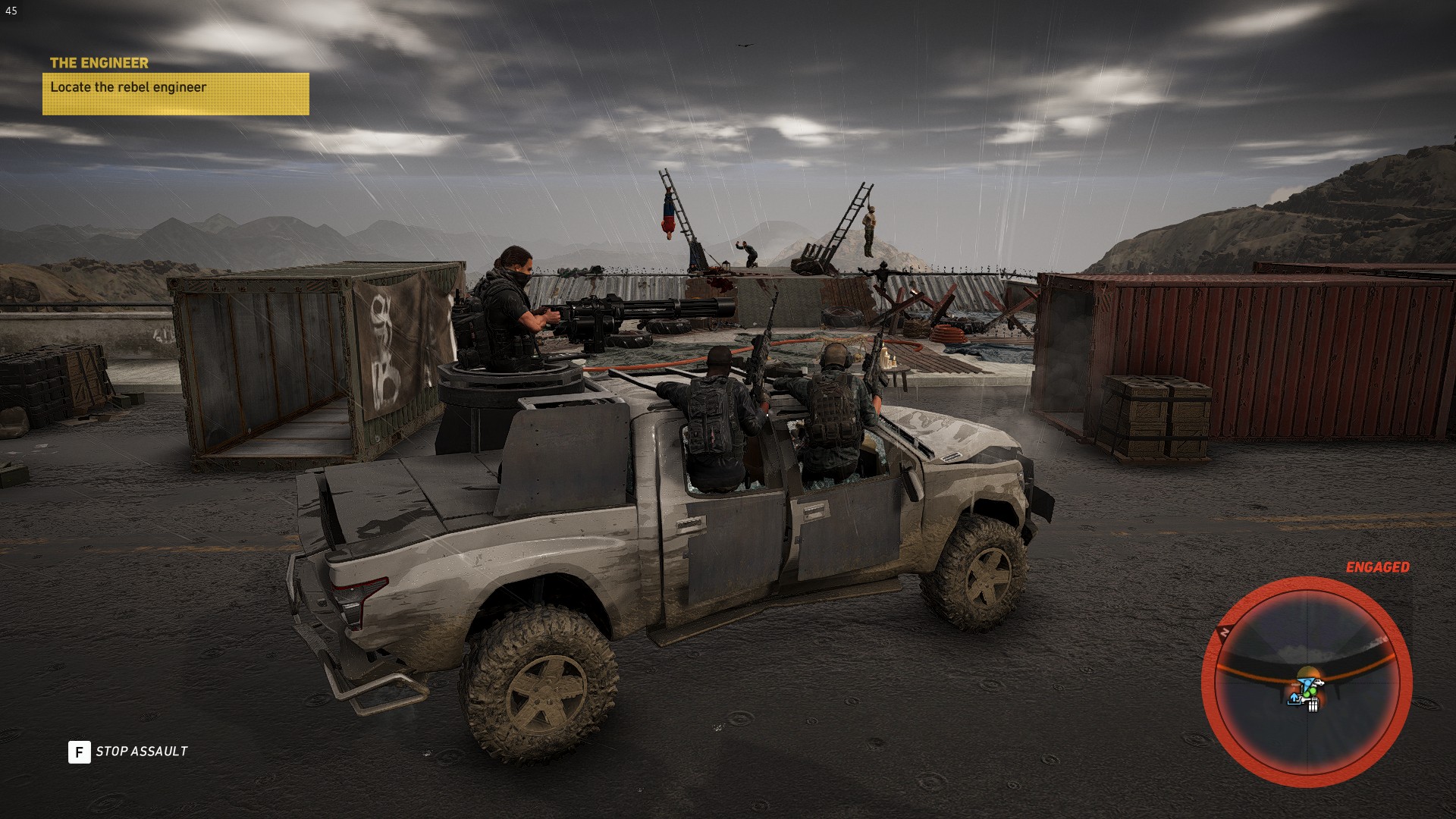Viewport: 1456px width, 819px height.
Task: Click the player arrow on the minimap
Action: pos(1308,682)
